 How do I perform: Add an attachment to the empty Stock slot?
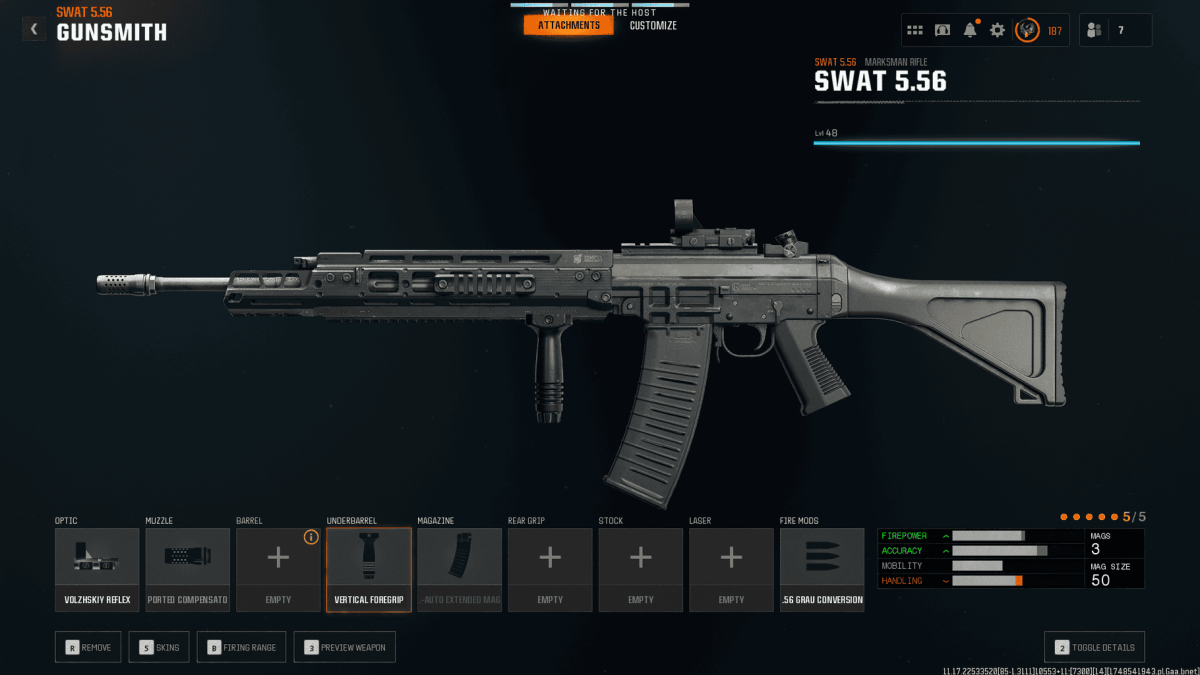pyautogui.click(x=641, y=569)
